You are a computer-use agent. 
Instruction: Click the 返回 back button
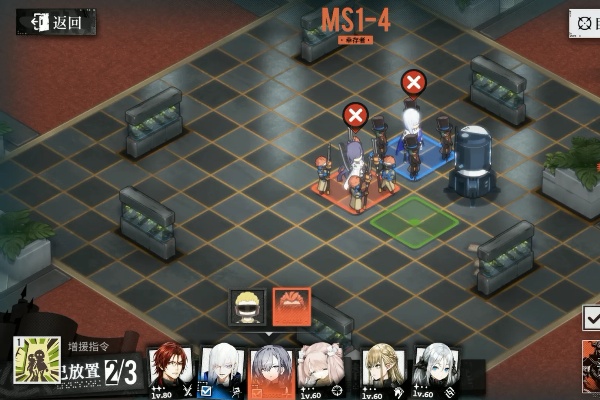(56, 22)
